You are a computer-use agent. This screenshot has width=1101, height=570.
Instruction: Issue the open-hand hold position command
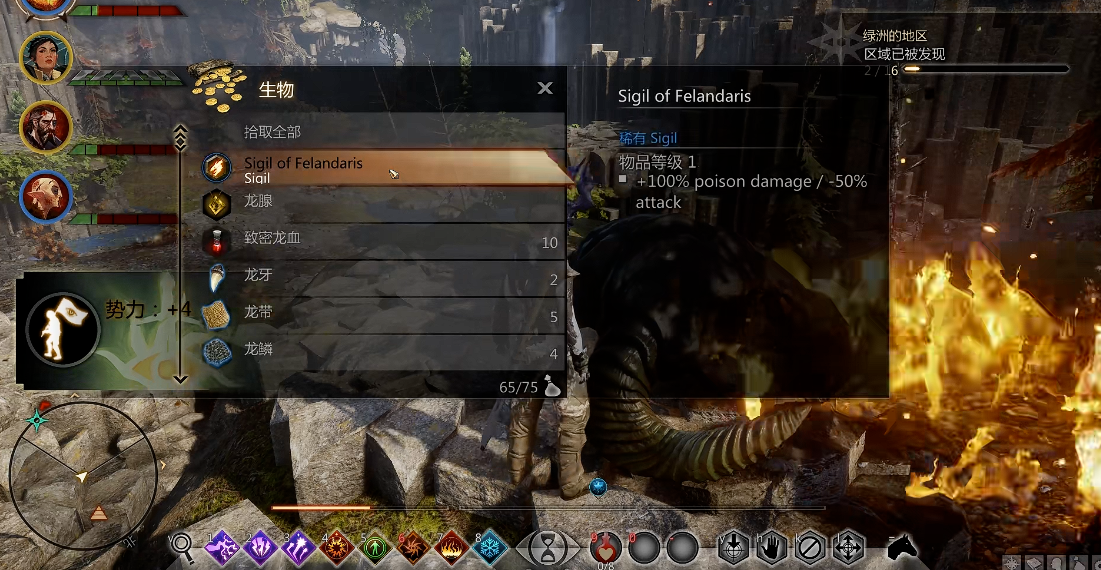pos(771,547)
